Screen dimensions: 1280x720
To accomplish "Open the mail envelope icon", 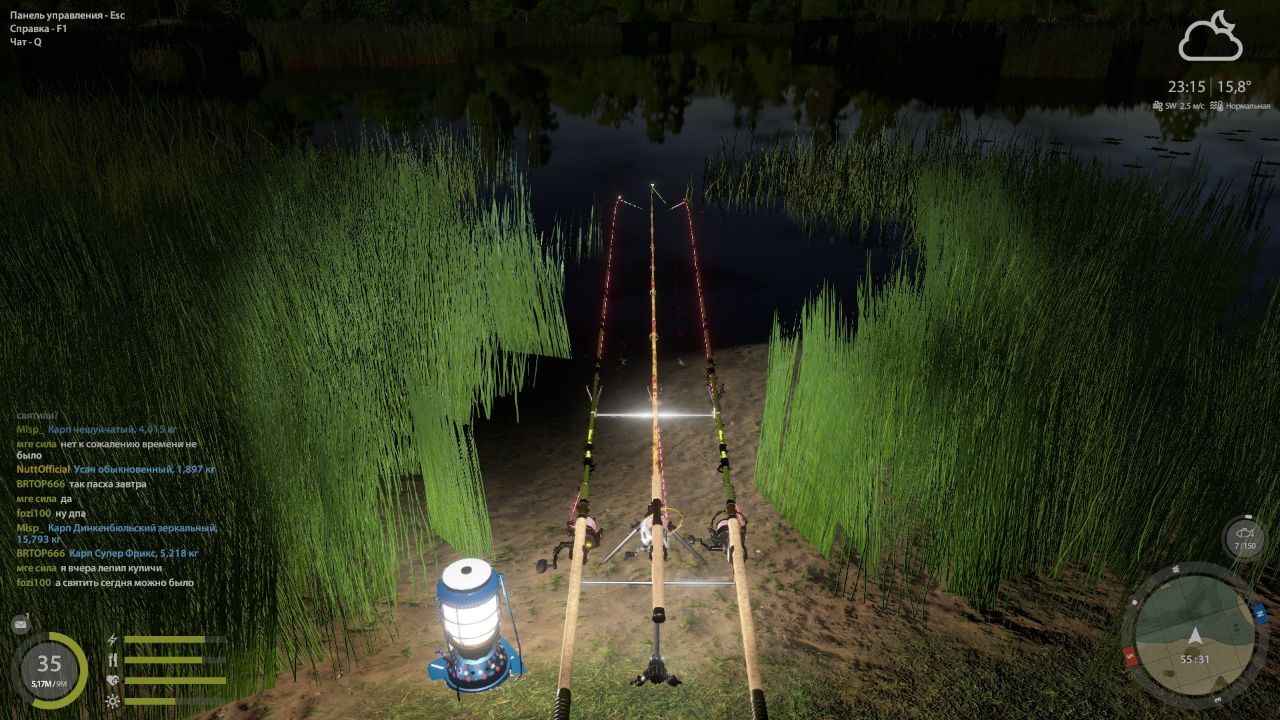I will coord(20,625).
